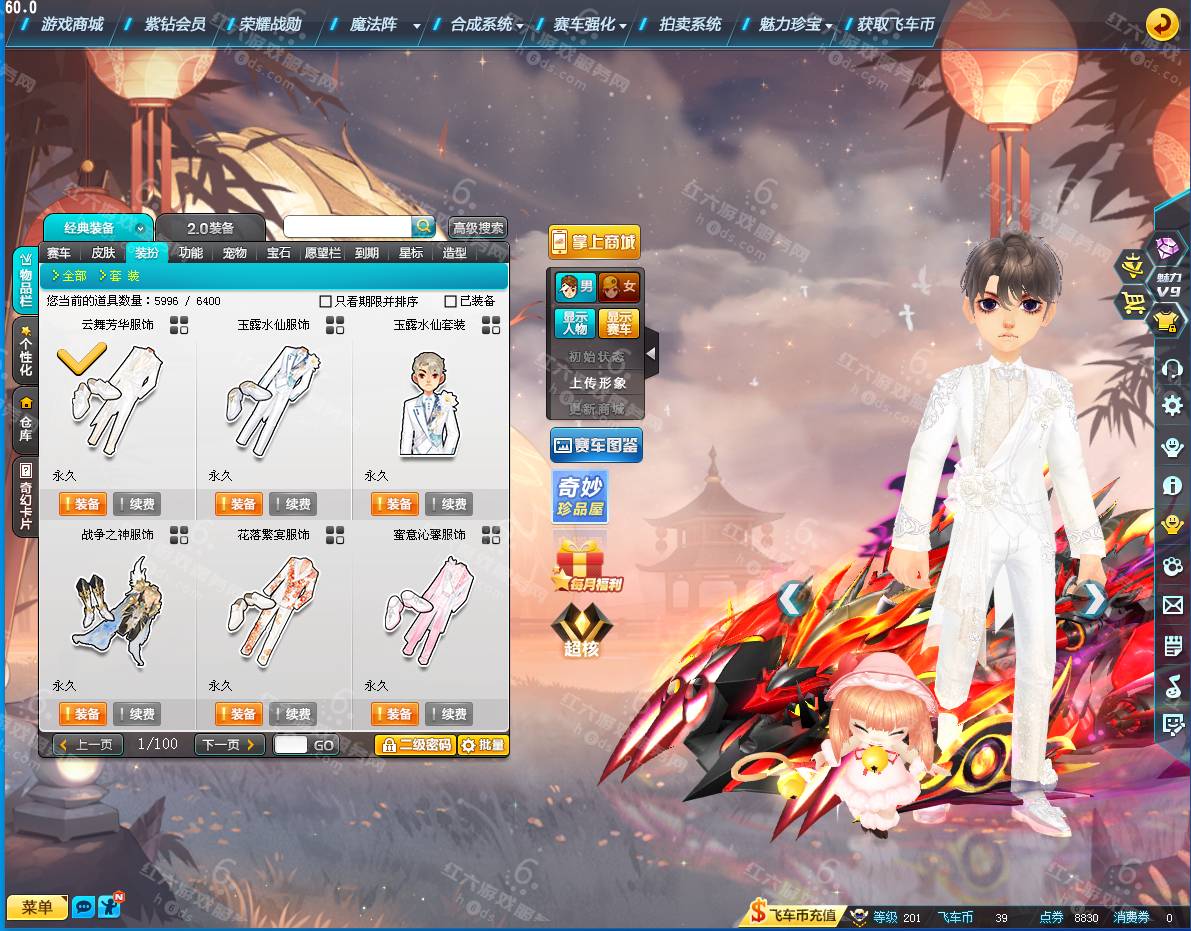This screenshot has height=931, width=1191.
Task: Select the 宠物 category tab
Action: pos(235,253)
